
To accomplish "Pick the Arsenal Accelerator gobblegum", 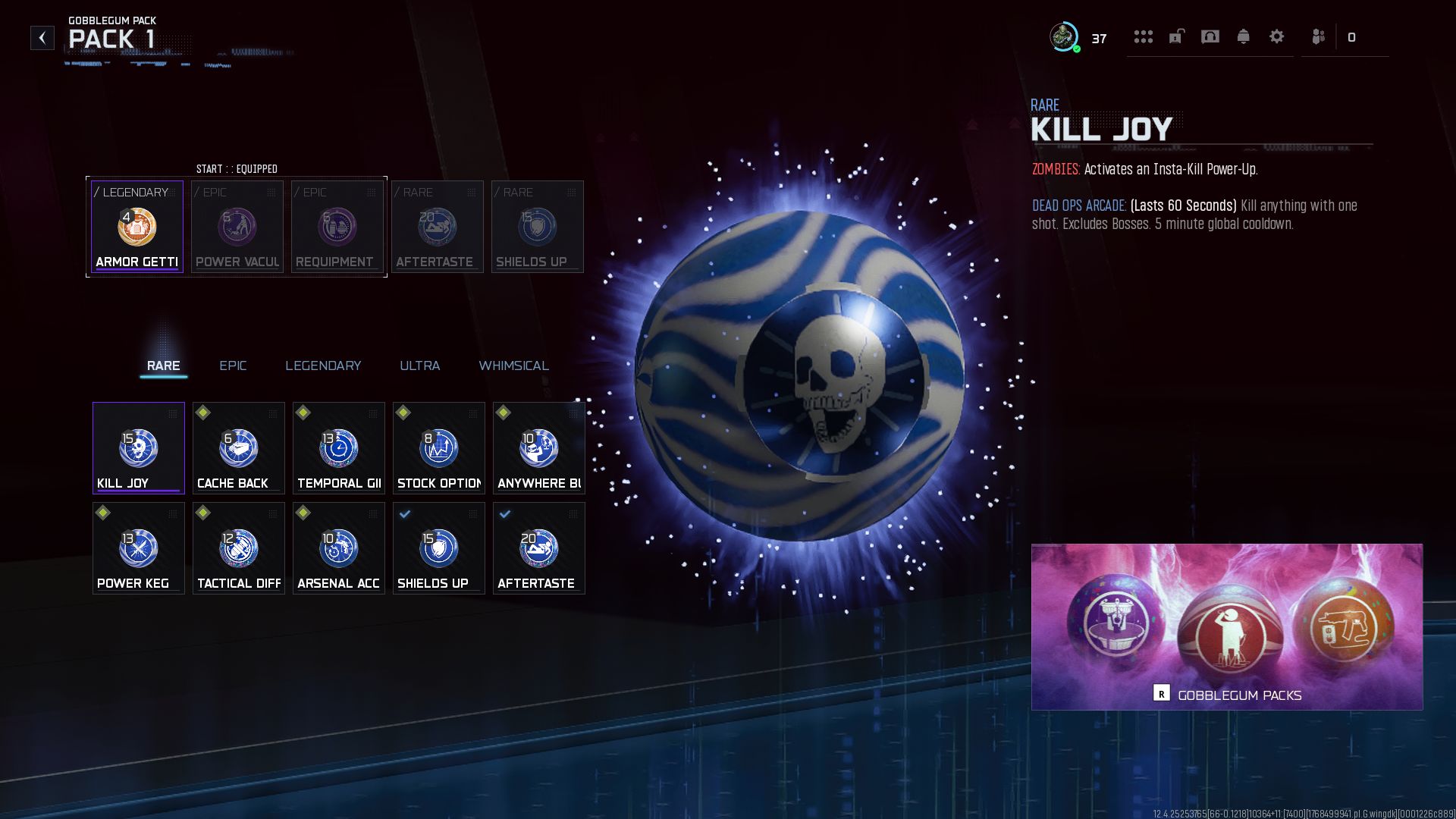I will (x=338, y=548).
